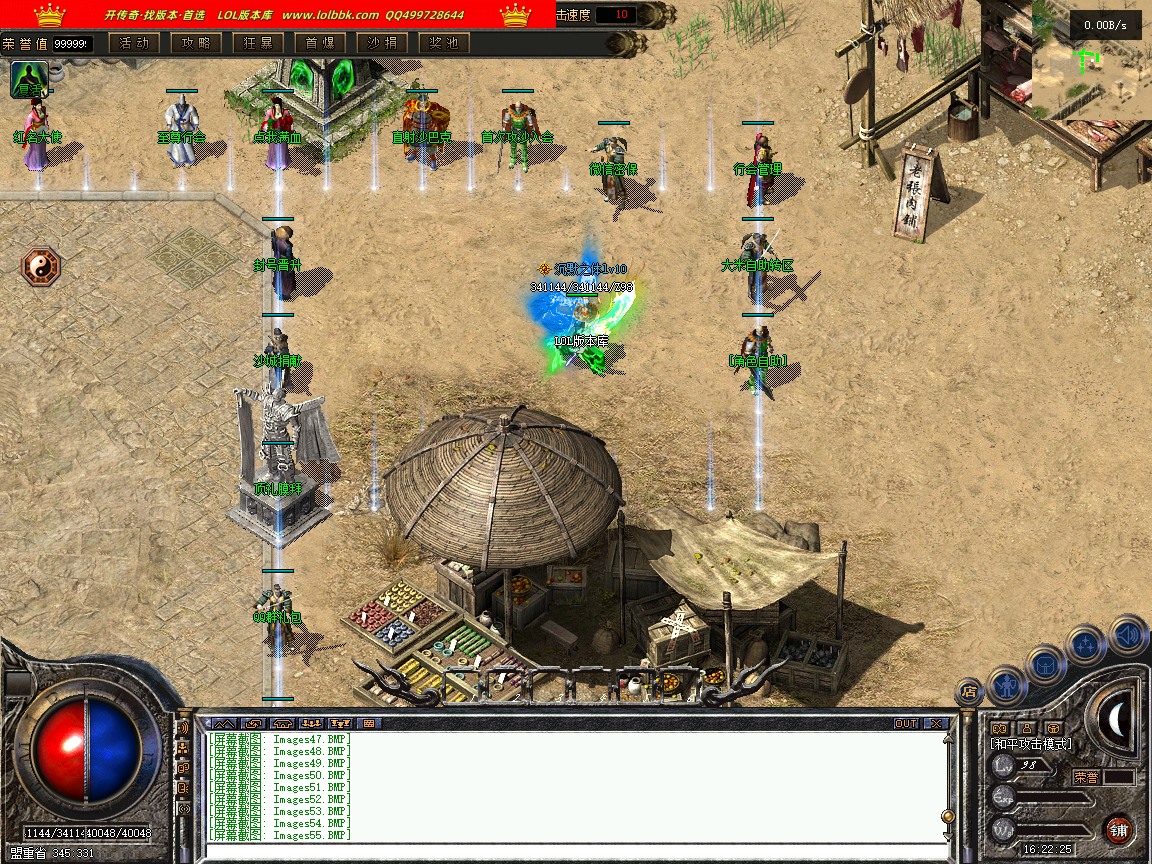Click the yin-yang bagua icon
Screen dimensions: 1152x864
[41, 267]
